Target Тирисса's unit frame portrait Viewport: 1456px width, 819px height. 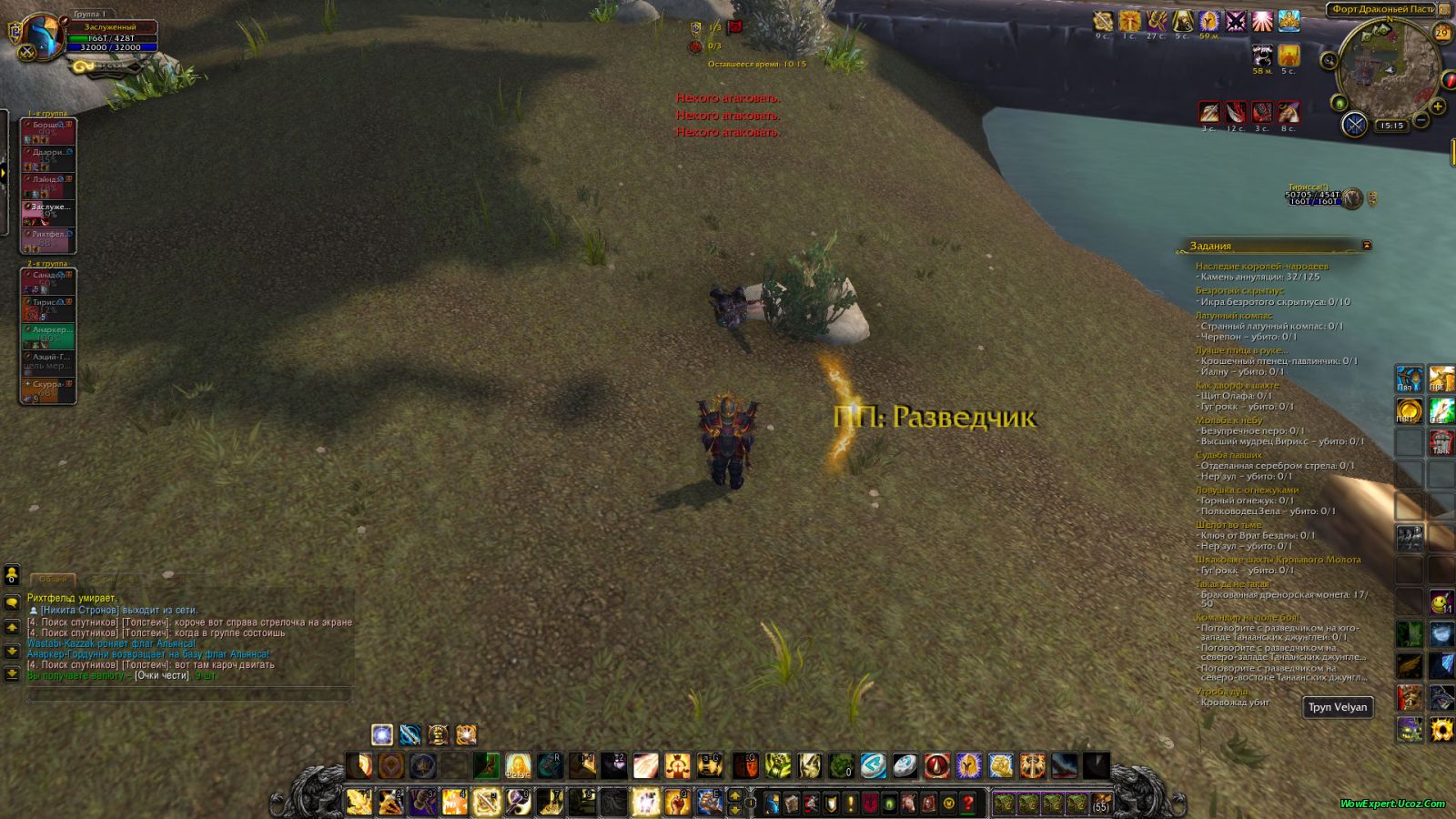(x=1352, y=197)
